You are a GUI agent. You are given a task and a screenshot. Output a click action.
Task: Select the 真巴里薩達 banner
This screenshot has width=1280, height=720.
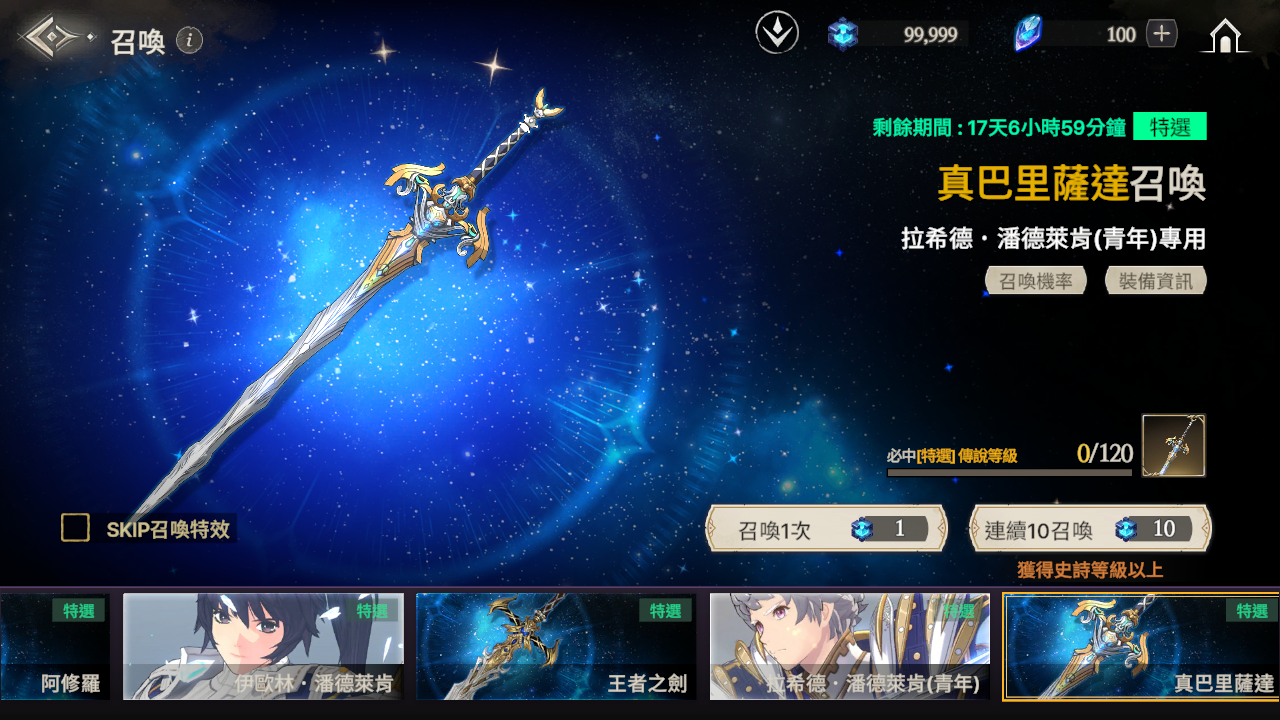point(1141,646)
